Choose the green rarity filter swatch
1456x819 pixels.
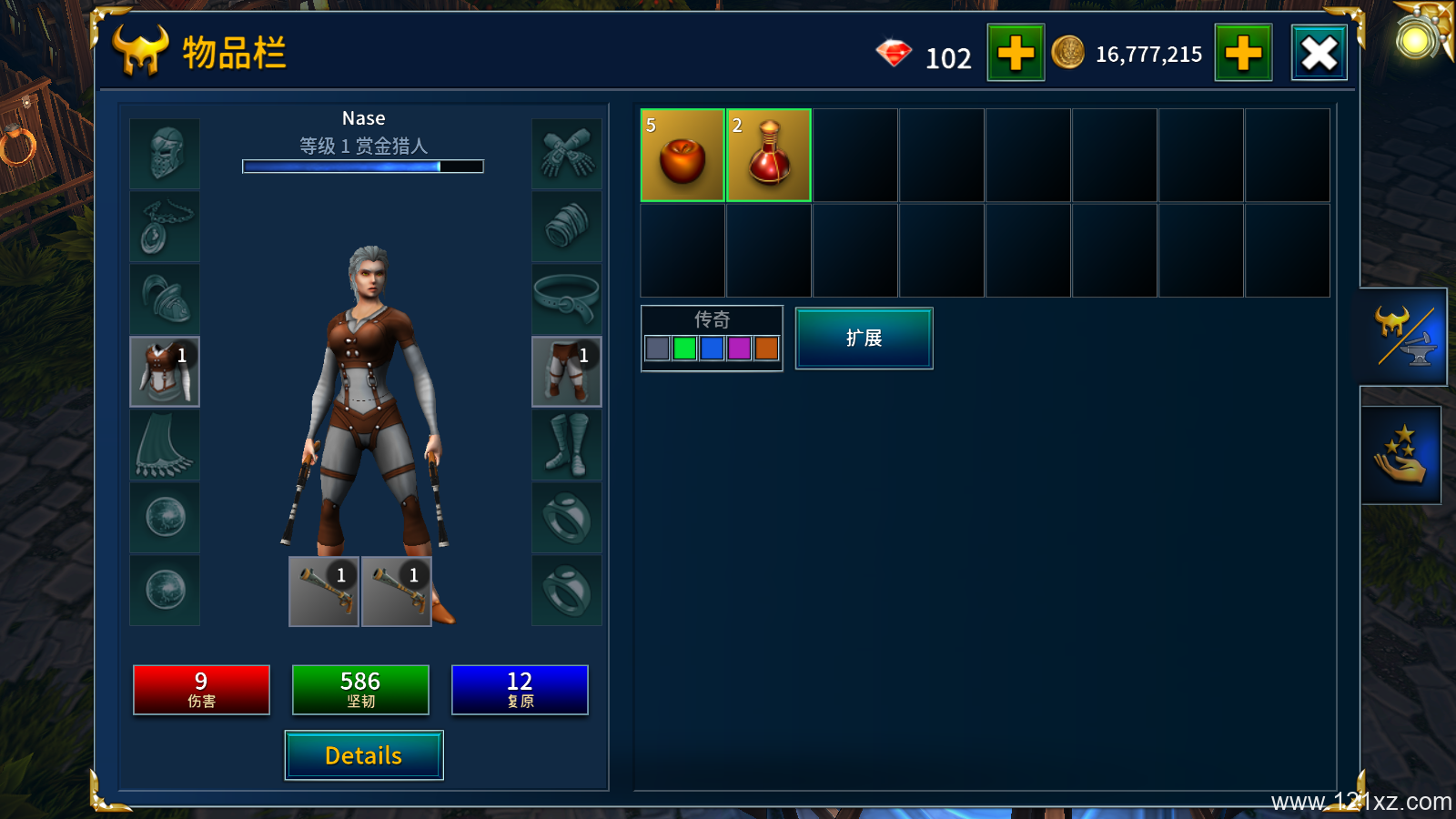tap(685, 348)
